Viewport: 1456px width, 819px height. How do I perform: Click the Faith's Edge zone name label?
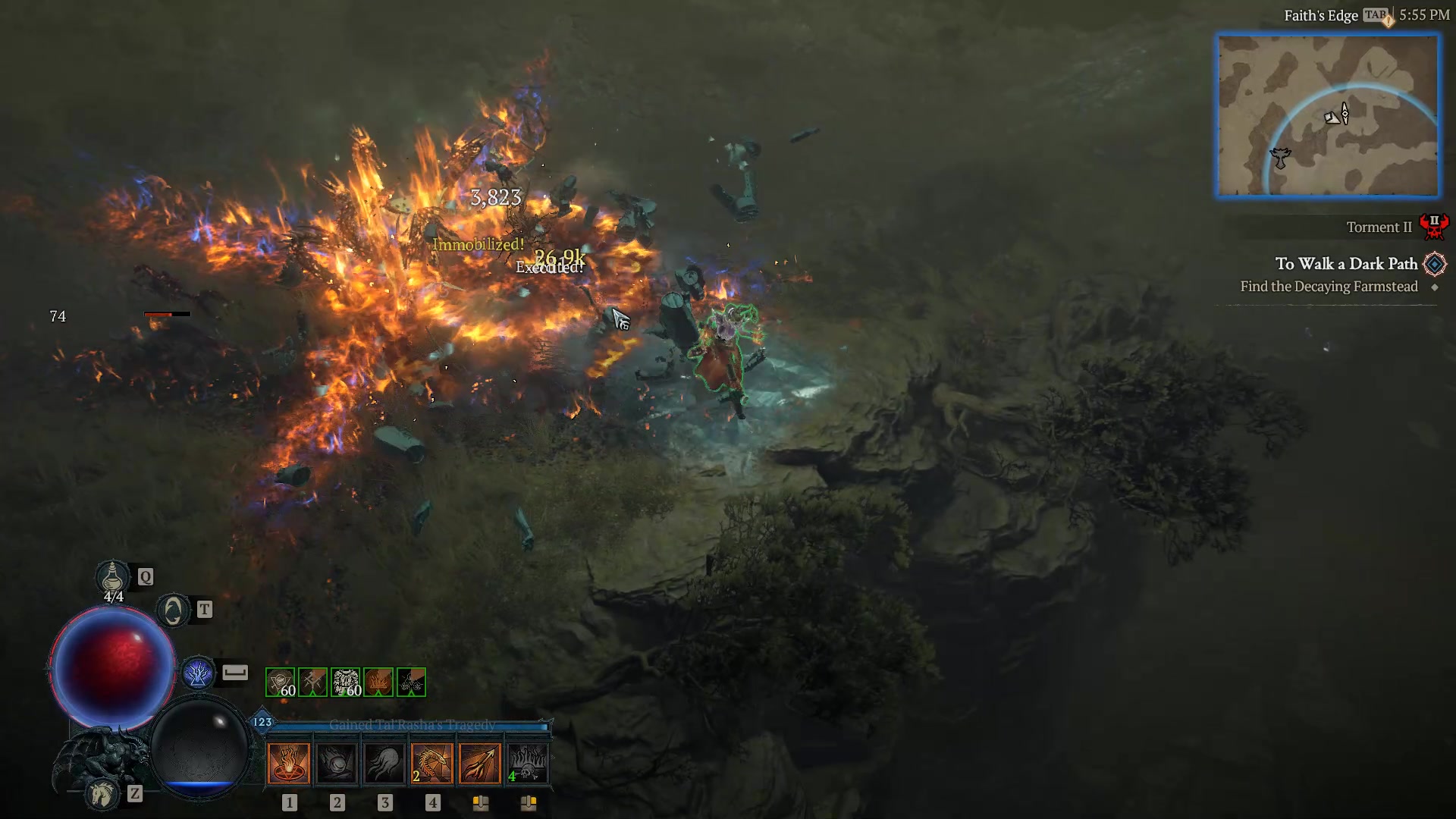point(1323,14)
